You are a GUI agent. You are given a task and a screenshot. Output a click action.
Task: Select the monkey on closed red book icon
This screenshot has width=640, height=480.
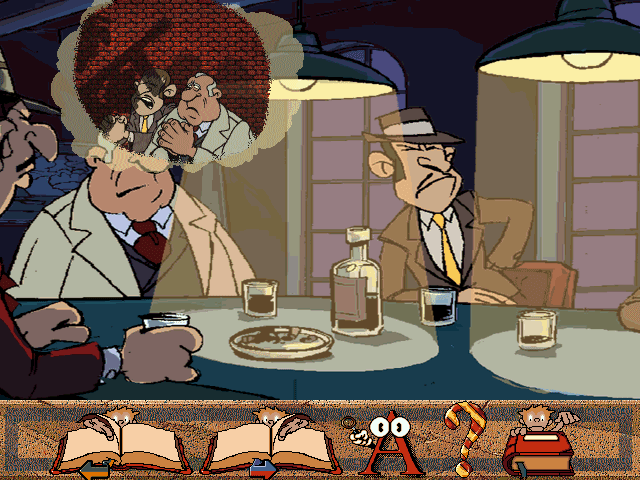pos(541,442)
